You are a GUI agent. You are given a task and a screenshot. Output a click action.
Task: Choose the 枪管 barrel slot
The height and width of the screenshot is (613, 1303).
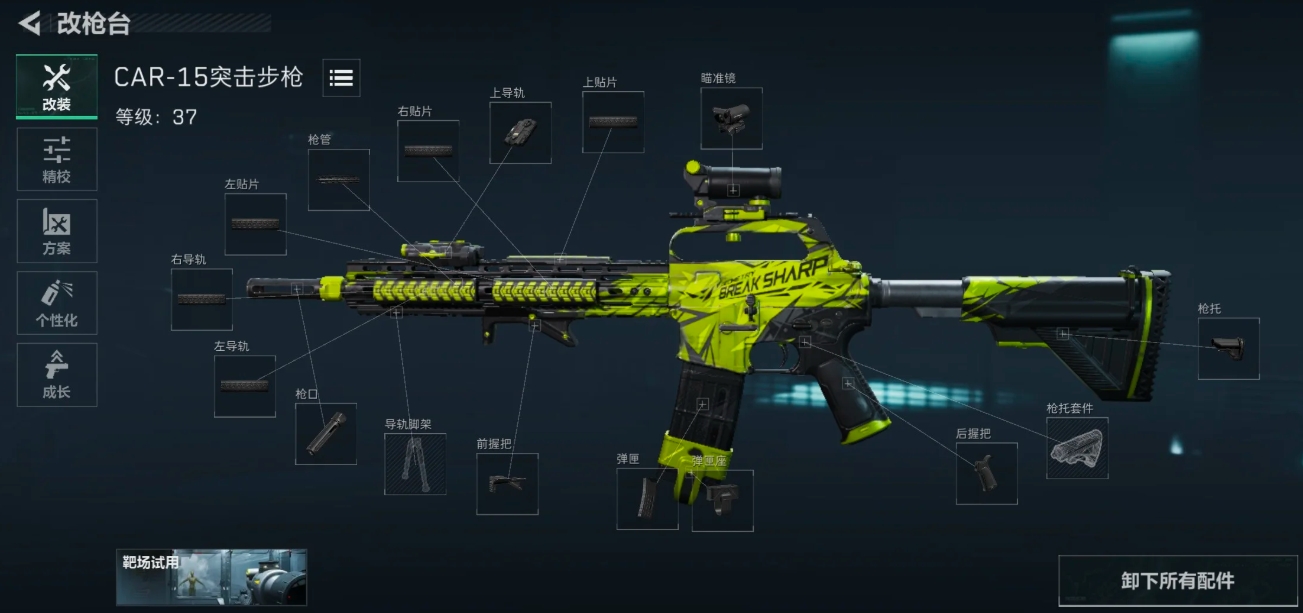pyautogui.click(x=339, y=180)
